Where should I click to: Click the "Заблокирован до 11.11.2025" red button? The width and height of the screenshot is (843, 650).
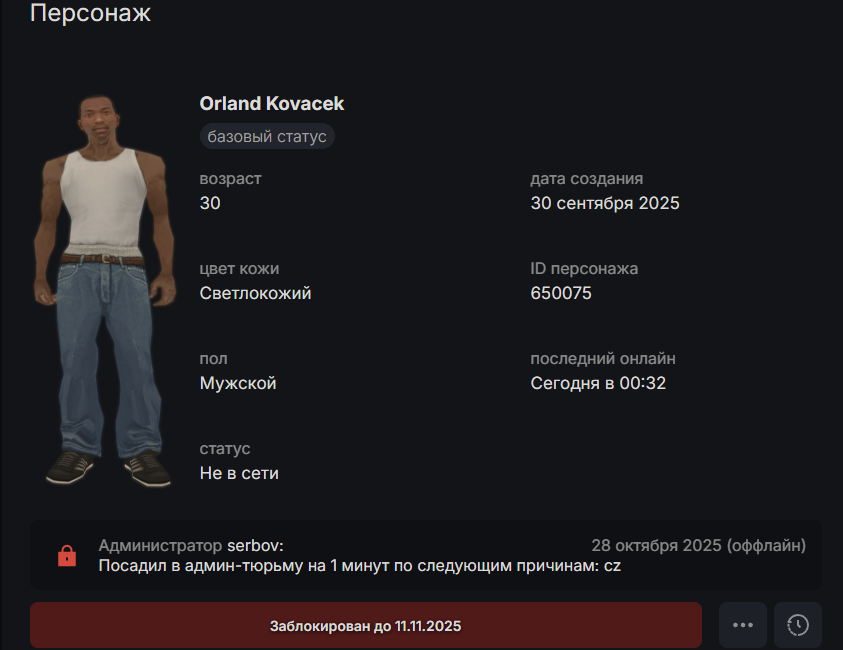365,626
